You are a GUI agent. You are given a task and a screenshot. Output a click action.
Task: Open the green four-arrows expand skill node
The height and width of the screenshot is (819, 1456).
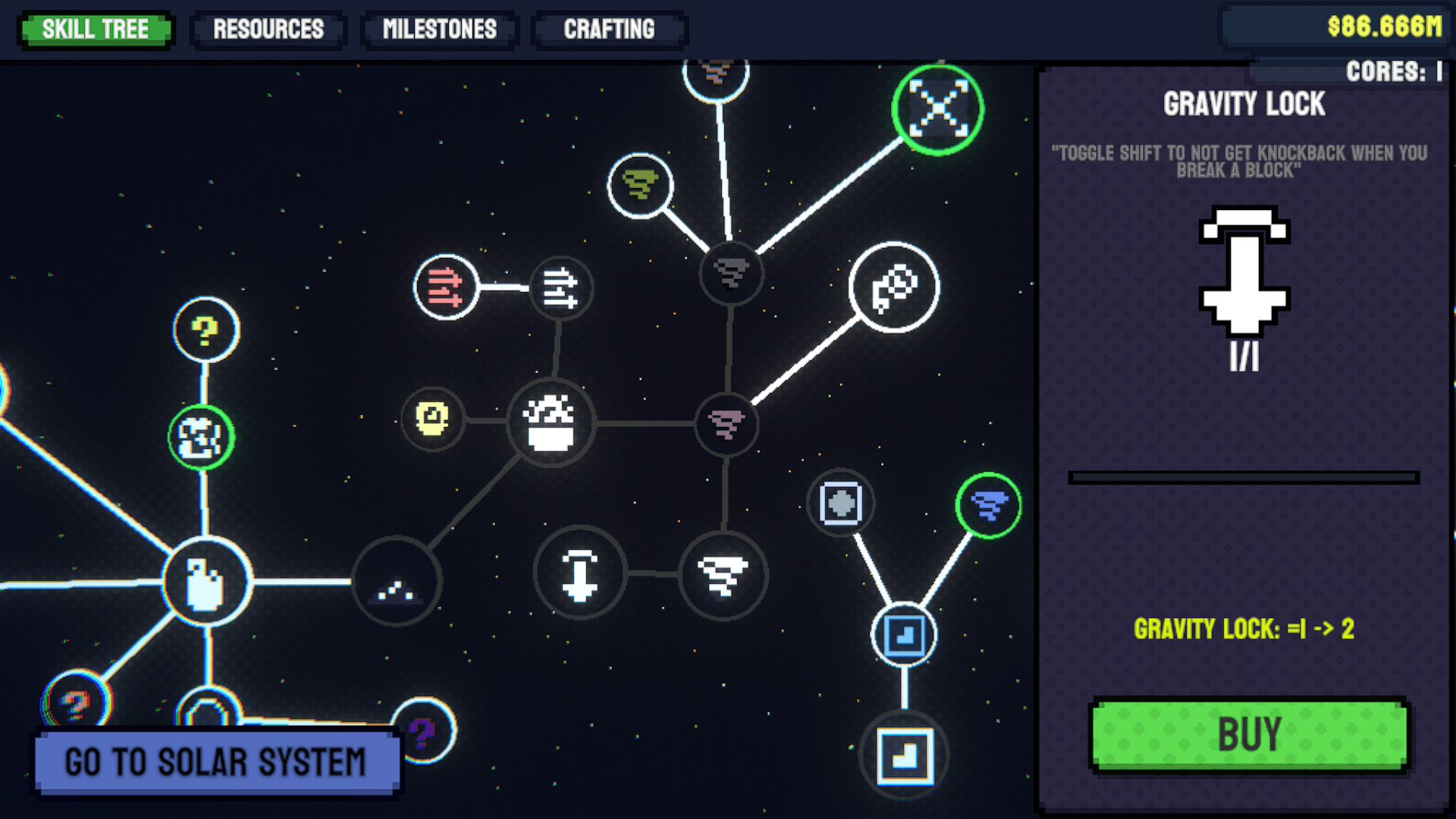coord(938,109)
